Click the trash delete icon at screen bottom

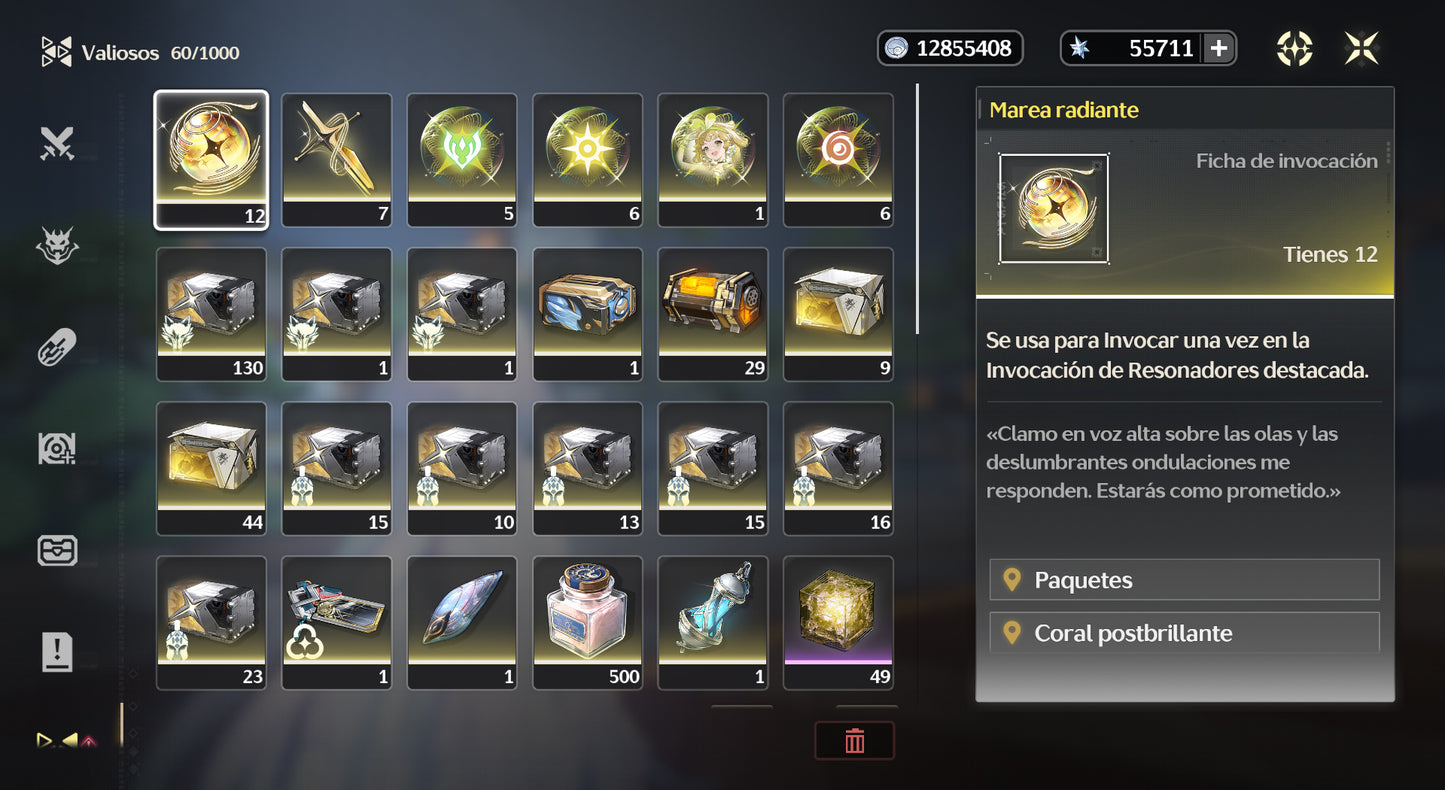click(855, 740)
